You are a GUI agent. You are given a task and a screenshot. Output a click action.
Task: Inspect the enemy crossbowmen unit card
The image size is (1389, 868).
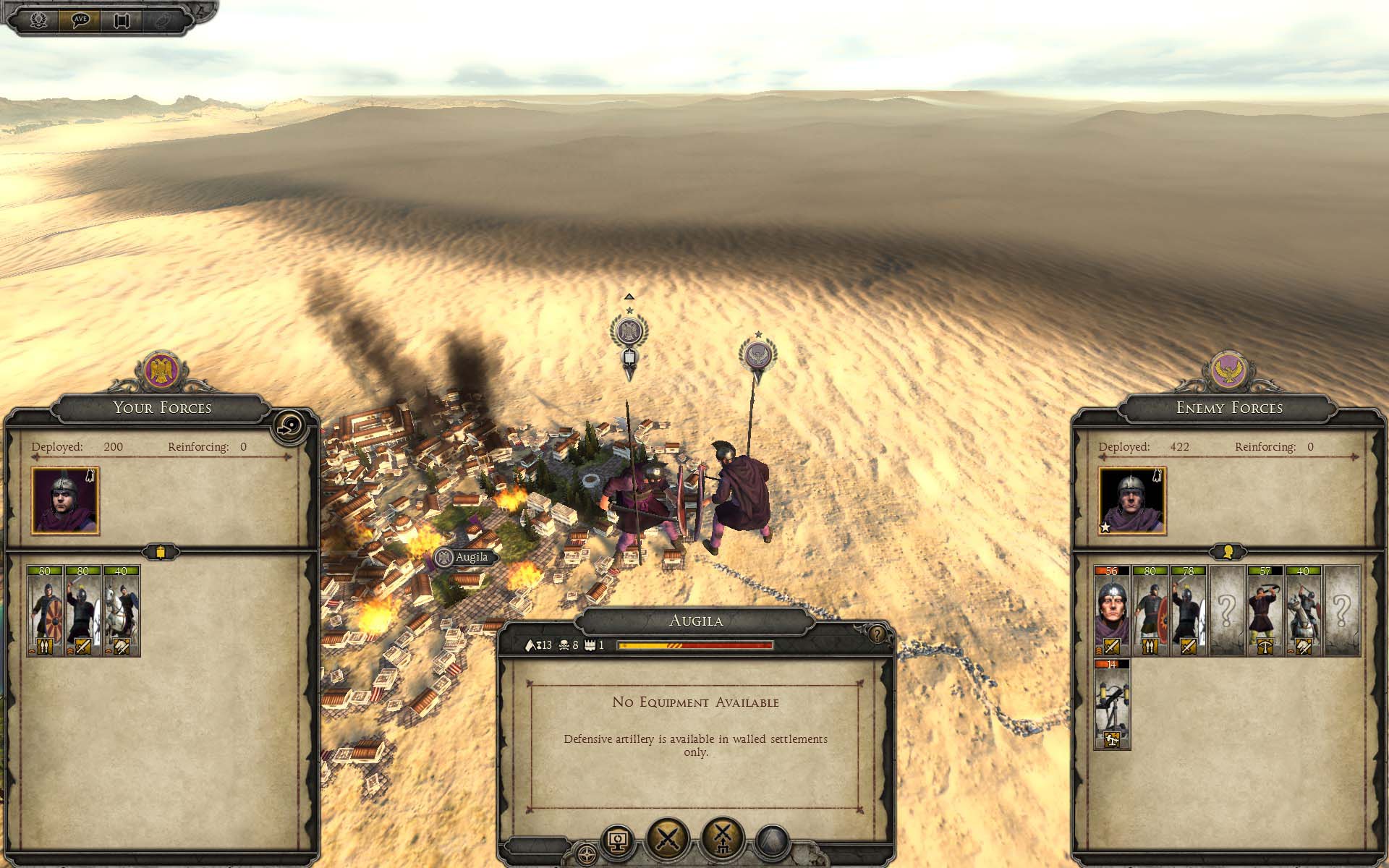(x=1265, y=611)
